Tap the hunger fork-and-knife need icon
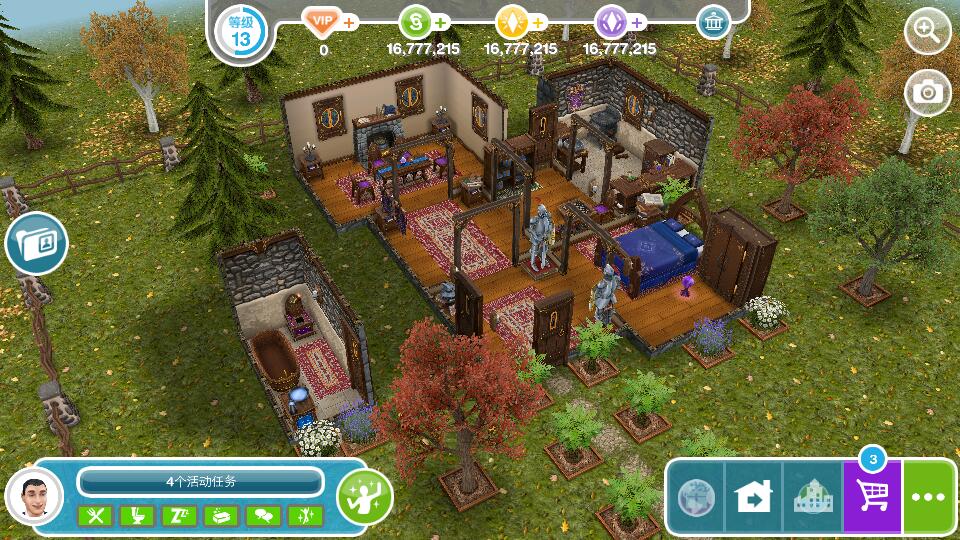 (97, 516)
